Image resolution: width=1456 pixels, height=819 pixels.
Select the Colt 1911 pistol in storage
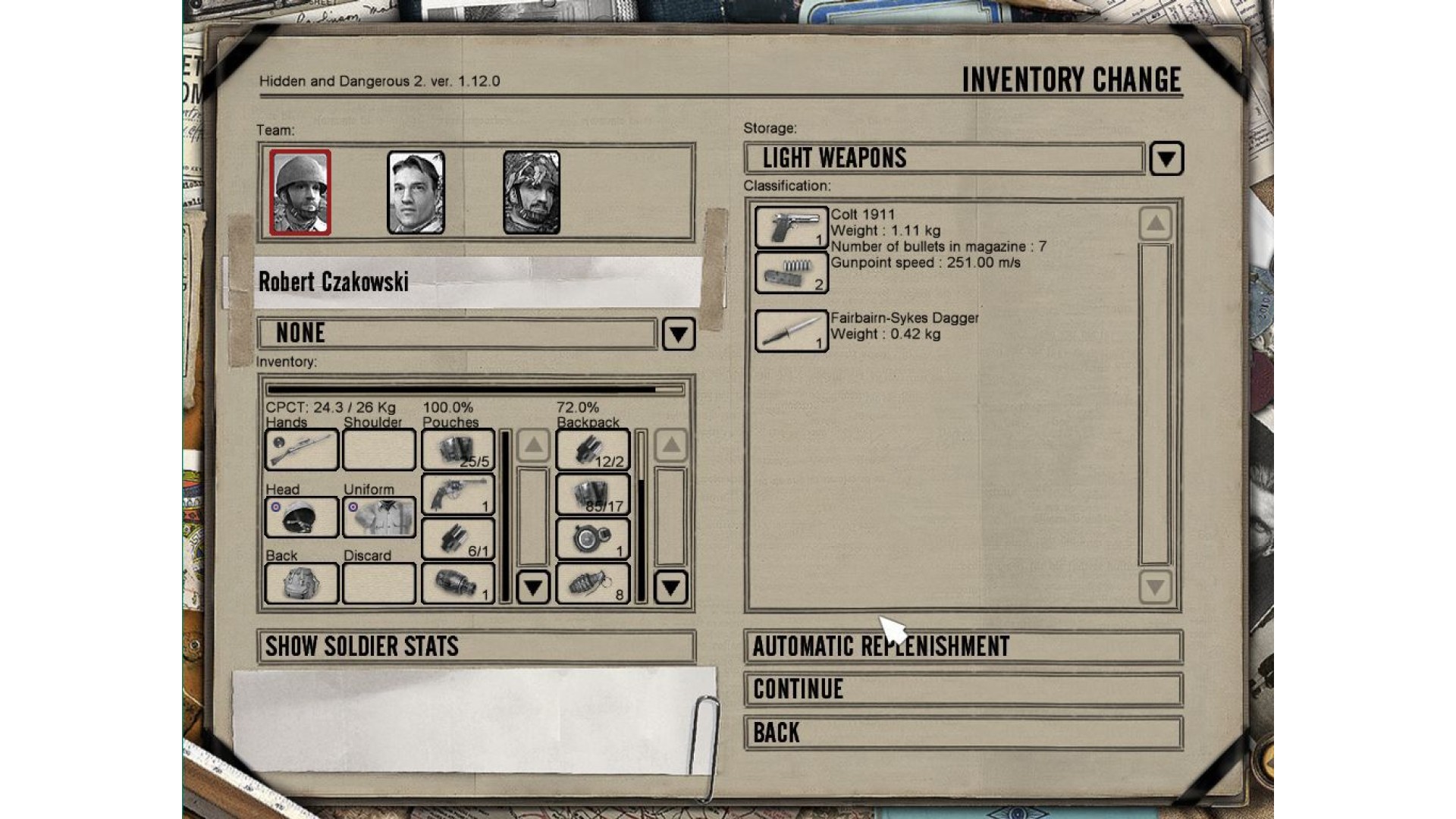791,227
